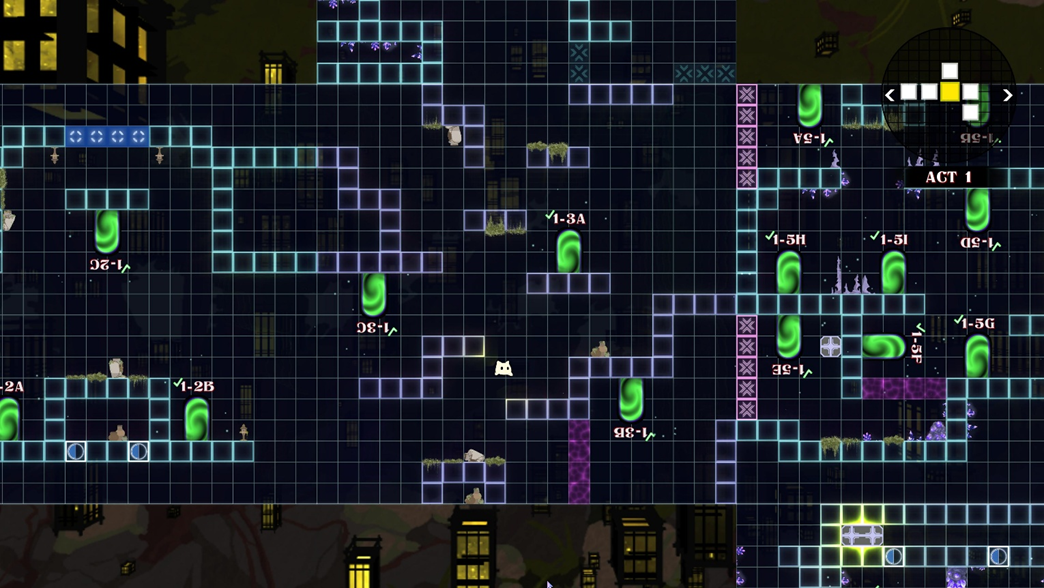Click the minimap's left arrow
This screenshot has width=1044, height=588.
tap(889, 95)
